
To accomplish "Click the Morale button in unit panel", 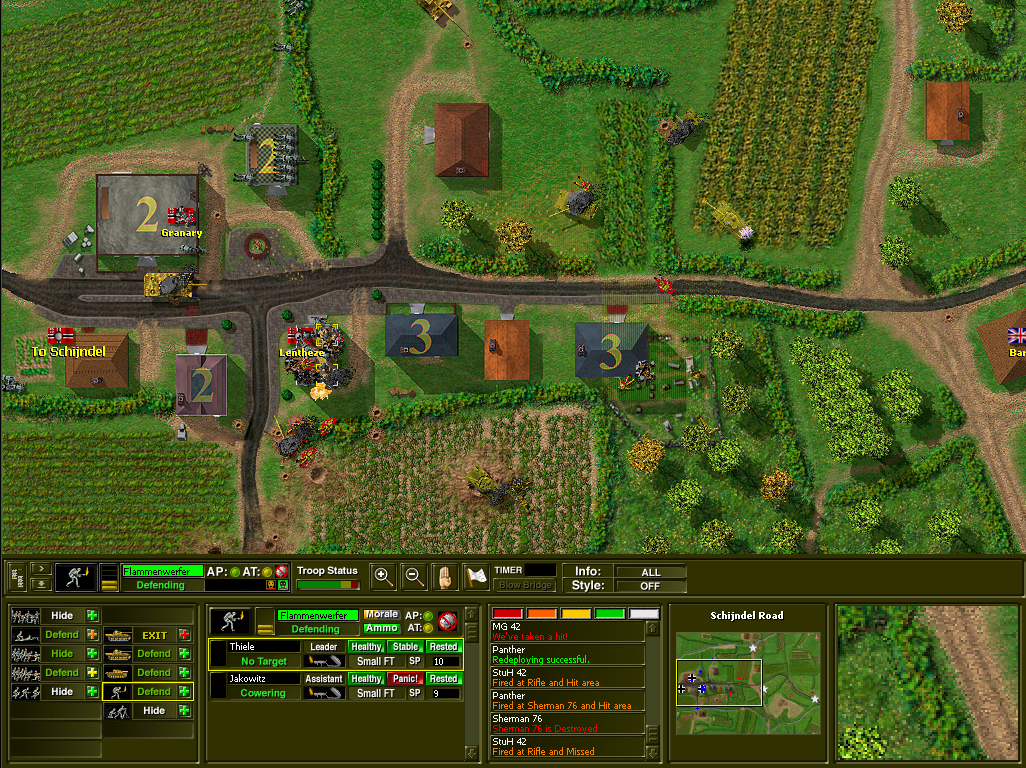I will coord(381,615).
